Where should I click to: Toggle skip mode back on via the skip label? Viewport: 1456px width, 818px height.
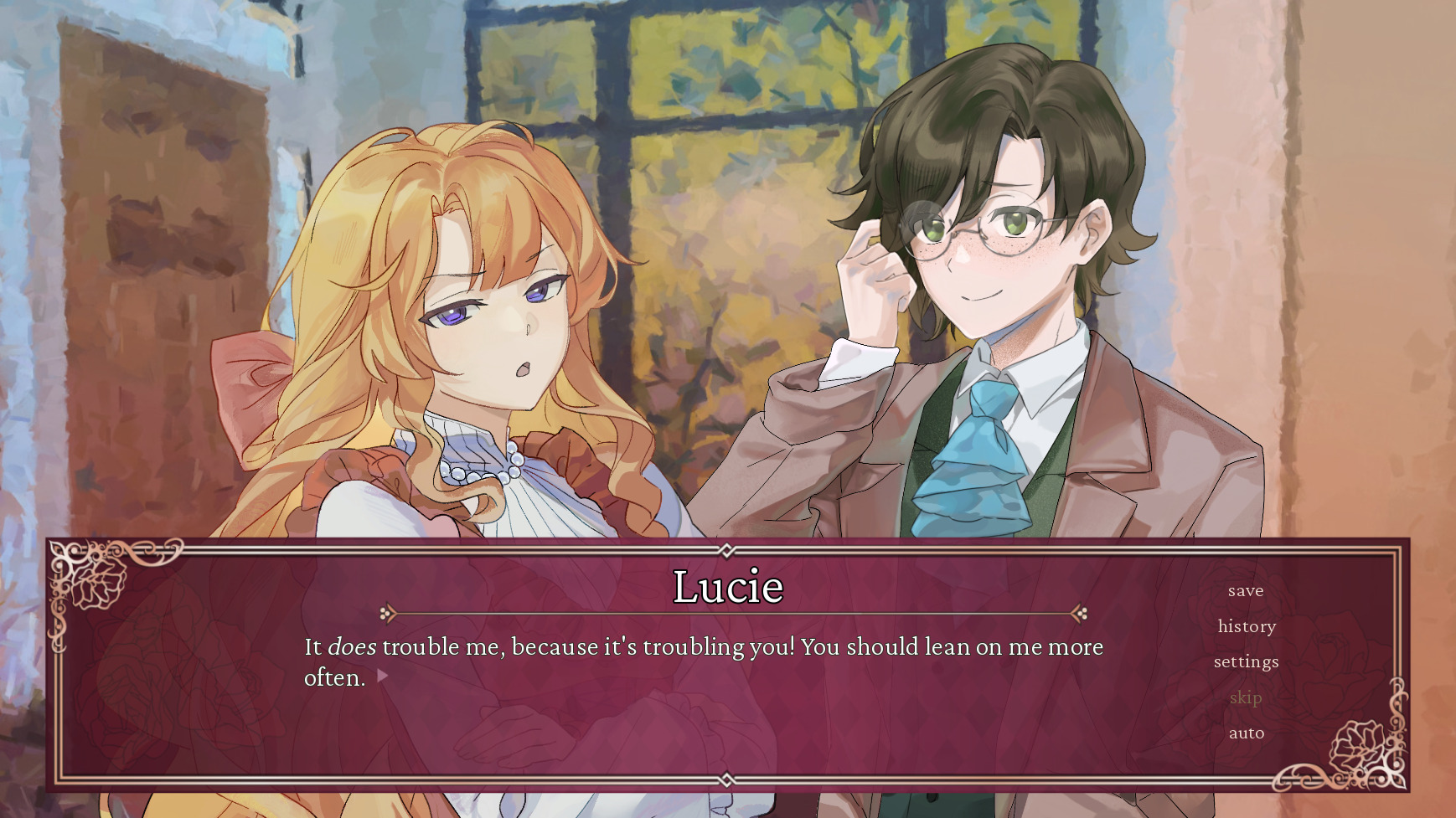pos(1245,697)
